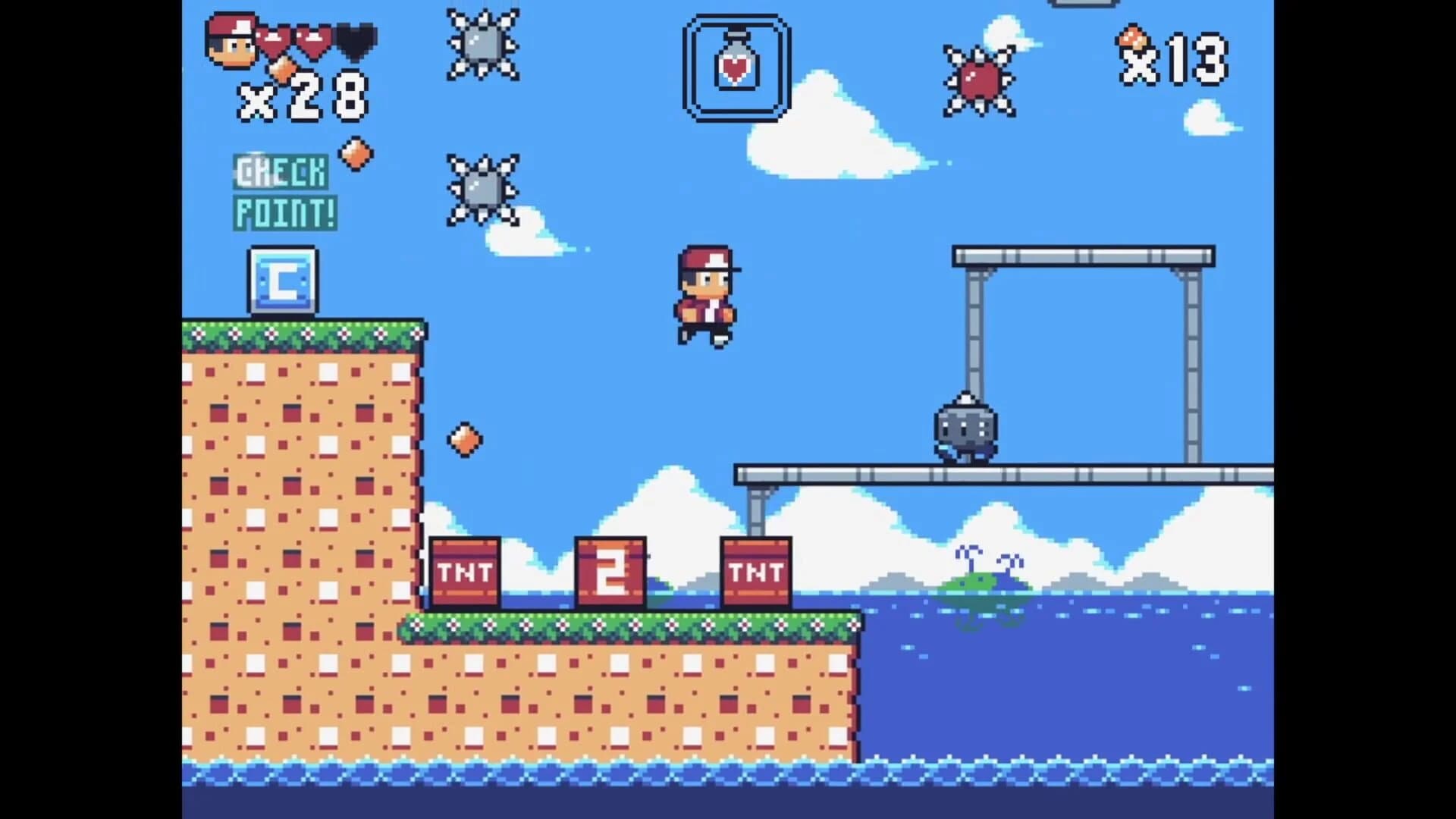Click the diamond above the CHECK POINT banner
The image size is (1456, 819).
[356, 152]
